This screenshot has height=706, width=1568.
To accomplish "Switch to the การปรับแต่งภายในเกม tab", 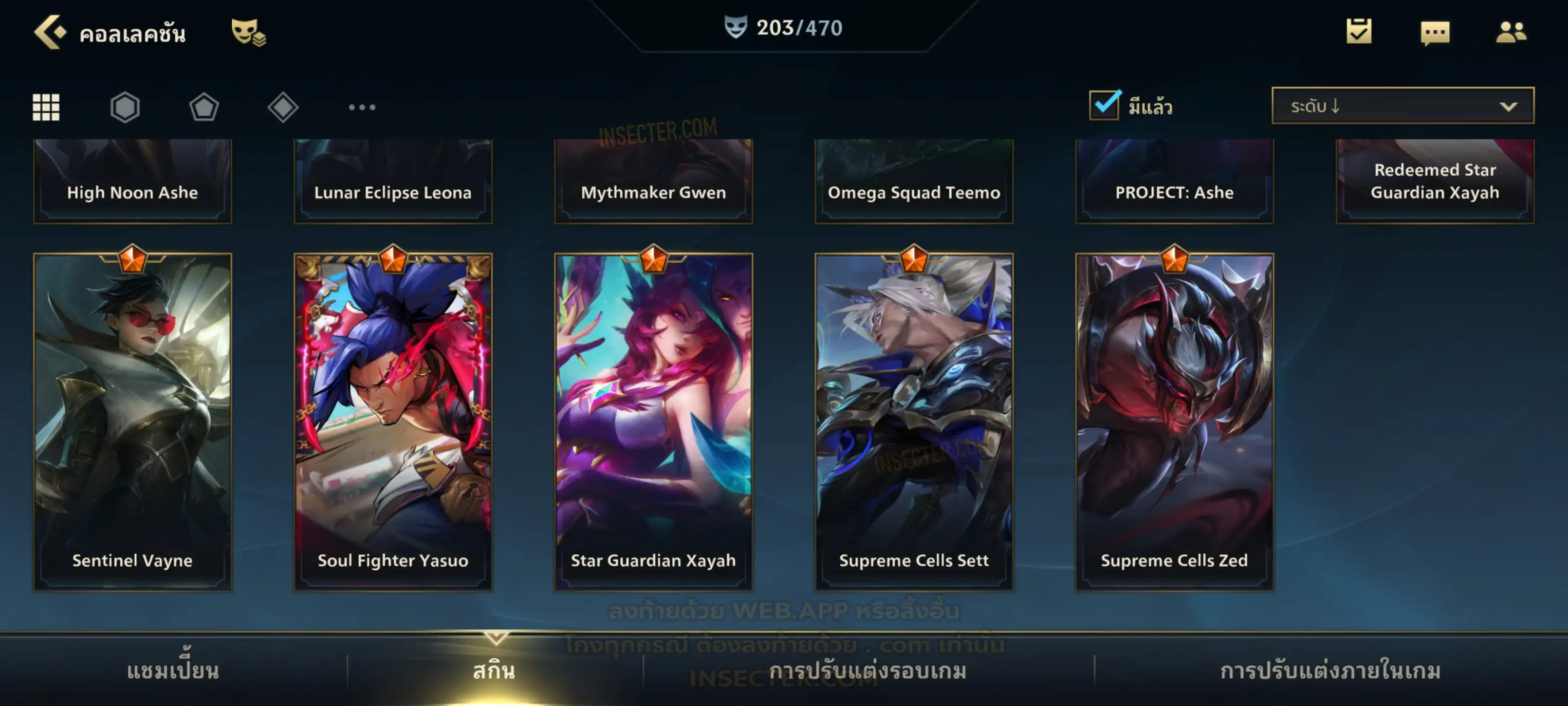I will click(x=1331, y=671).
